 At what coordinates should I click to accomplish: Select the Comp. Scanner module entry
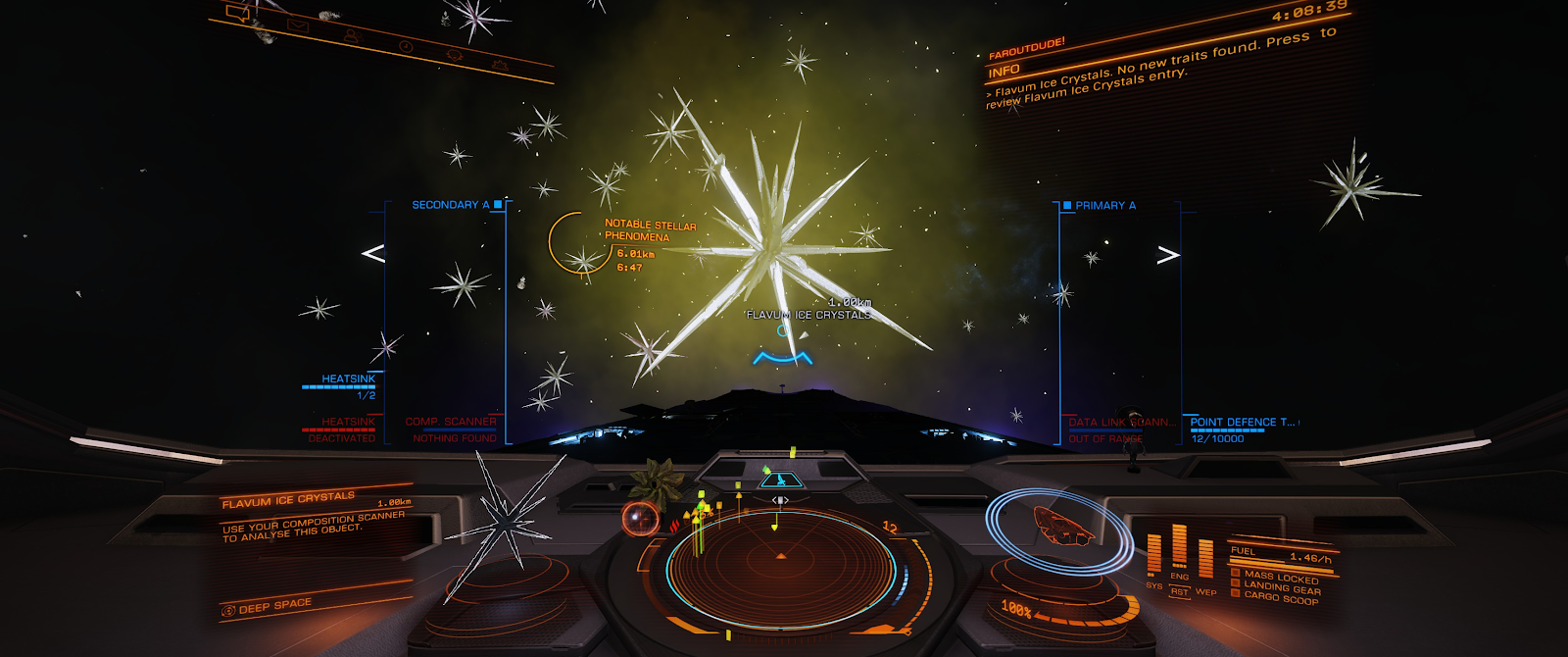[x=451, y=423]
